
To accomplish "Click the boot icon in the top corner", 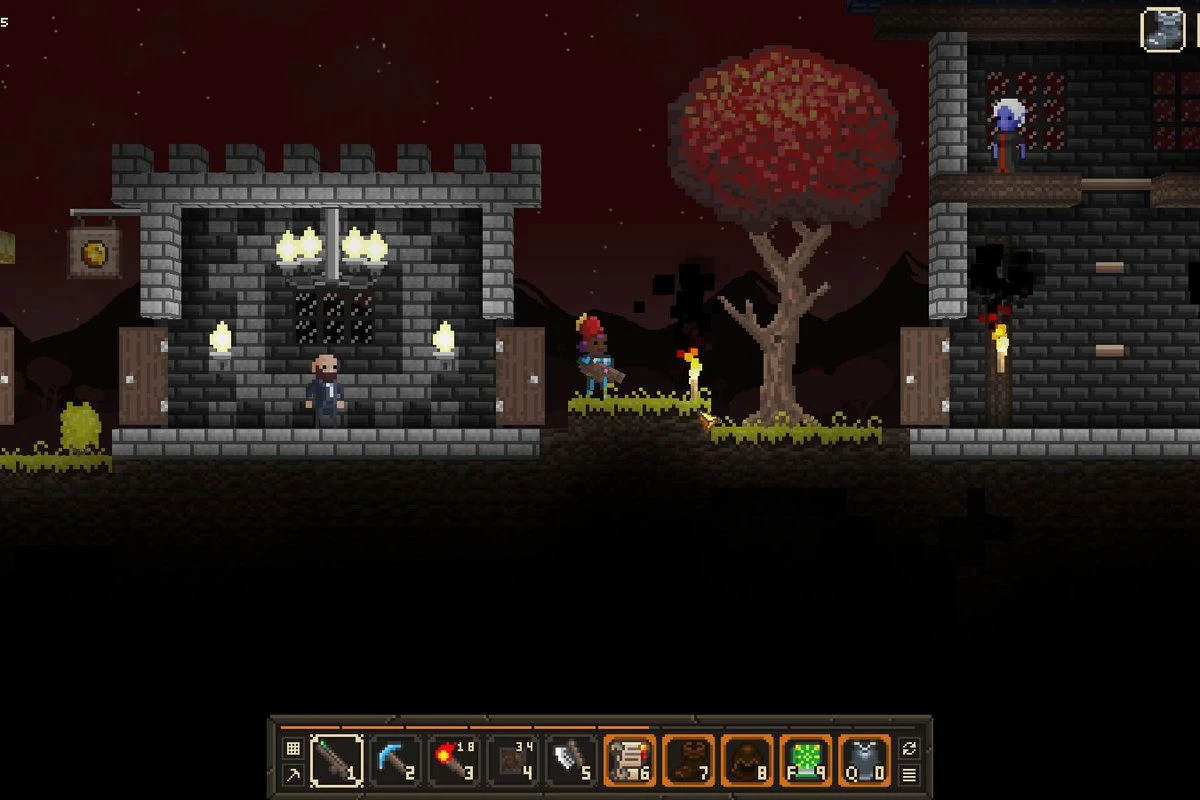I will tap(1163, 29).
